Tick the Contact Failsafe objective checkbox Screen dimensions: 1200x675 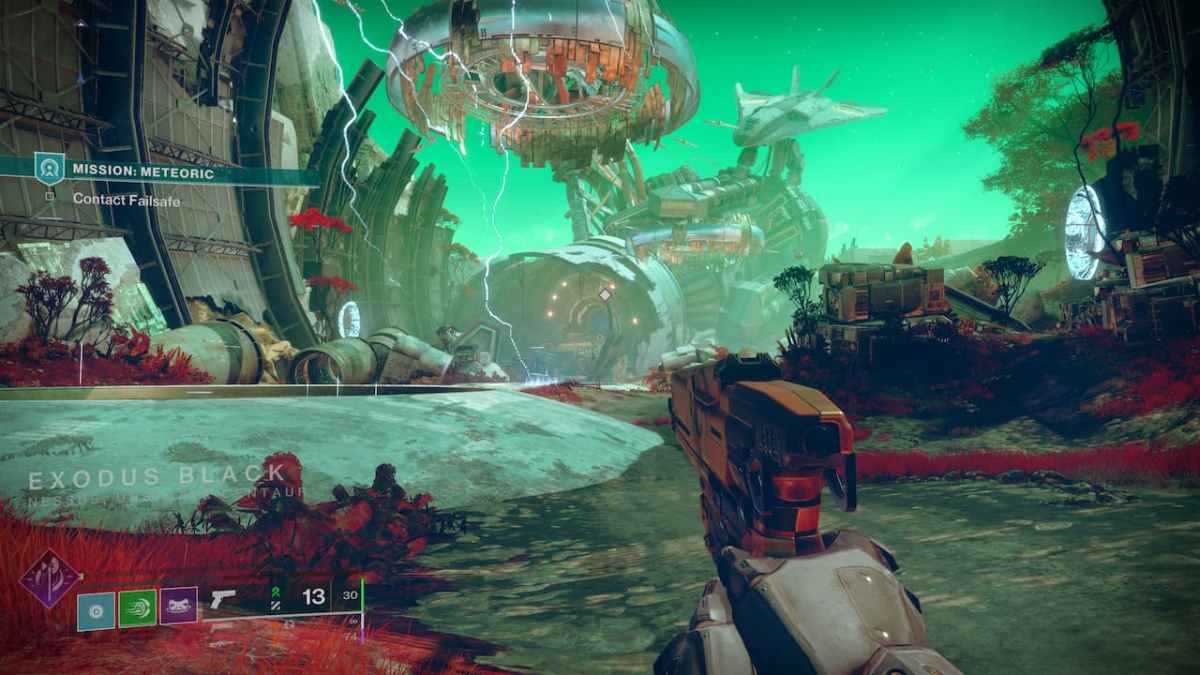[49, 197]
